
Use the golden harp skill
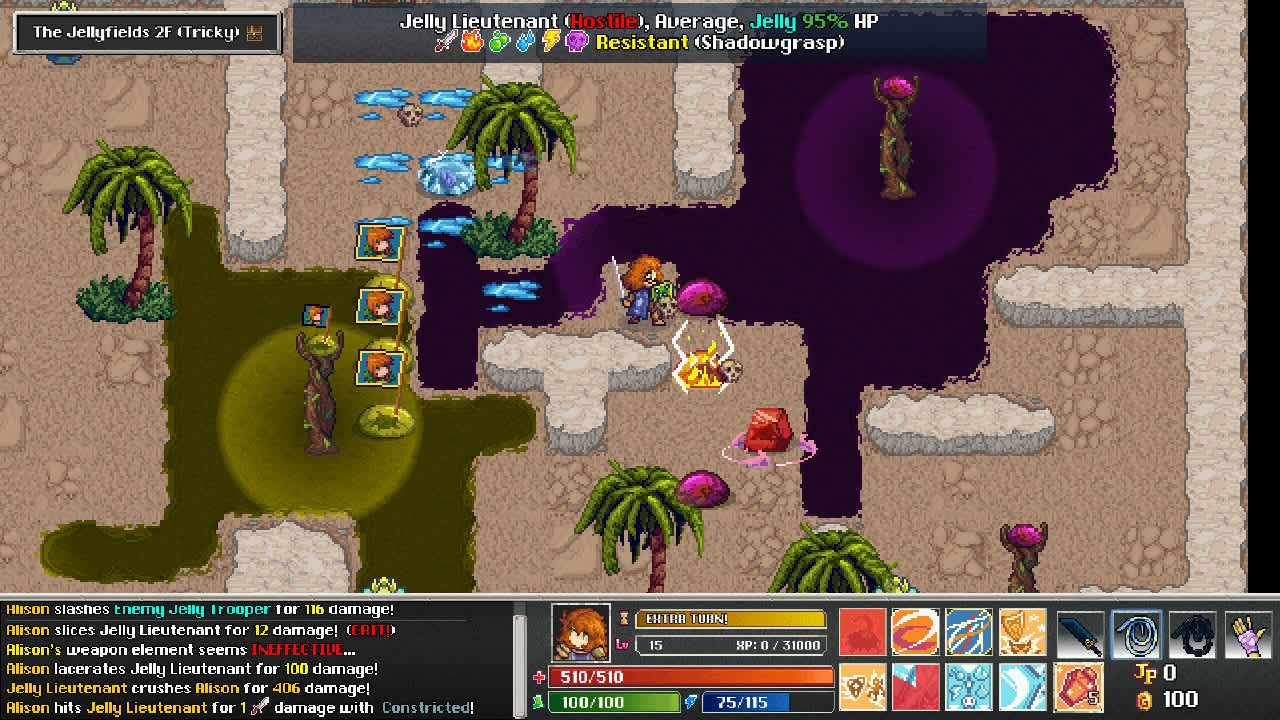coord(1024,633)
